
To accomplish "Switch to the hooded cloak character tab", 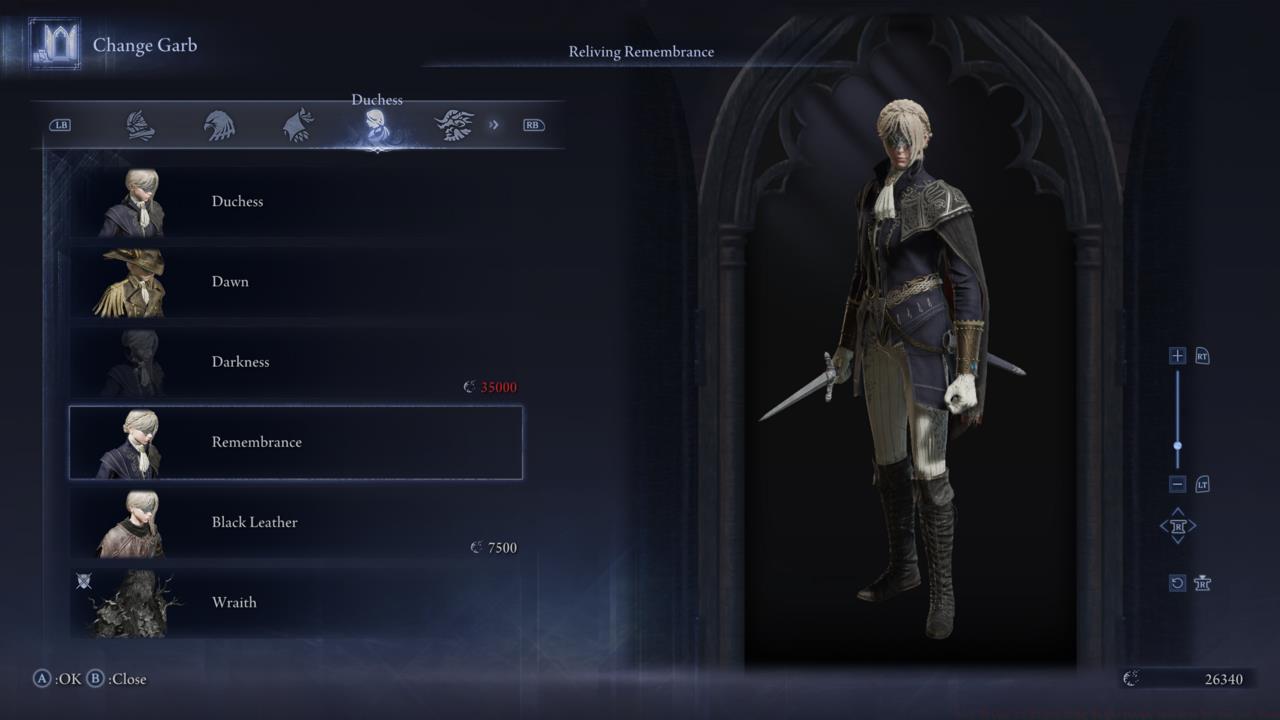I will [298, 125].
